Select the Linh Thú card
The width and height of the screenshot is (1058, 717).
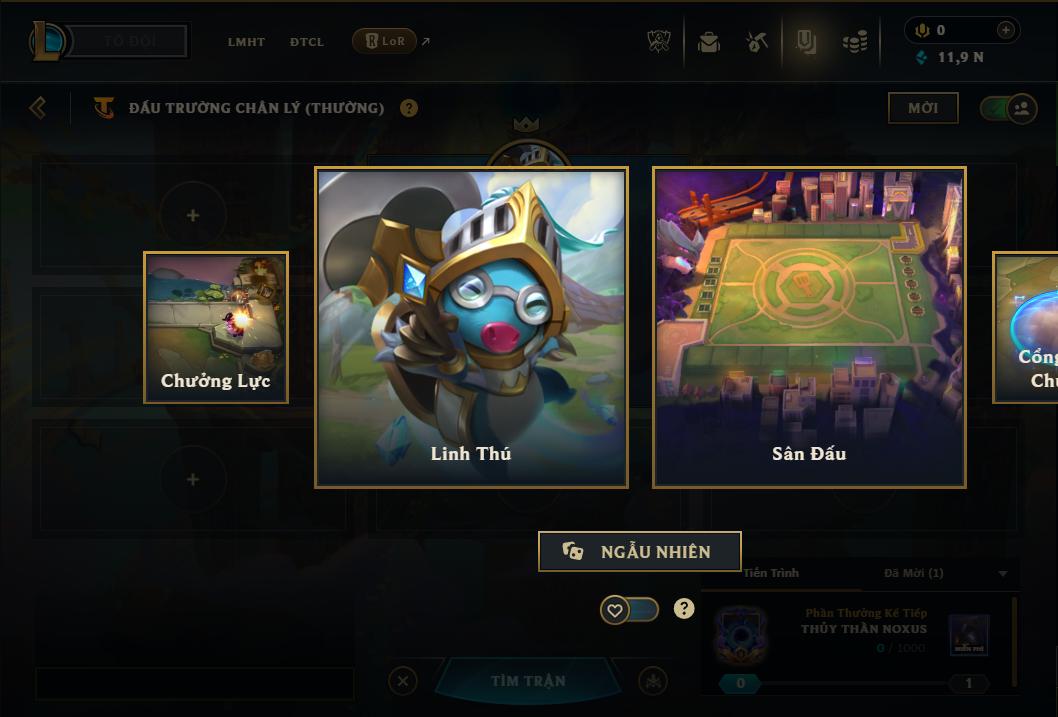point(471,327)
